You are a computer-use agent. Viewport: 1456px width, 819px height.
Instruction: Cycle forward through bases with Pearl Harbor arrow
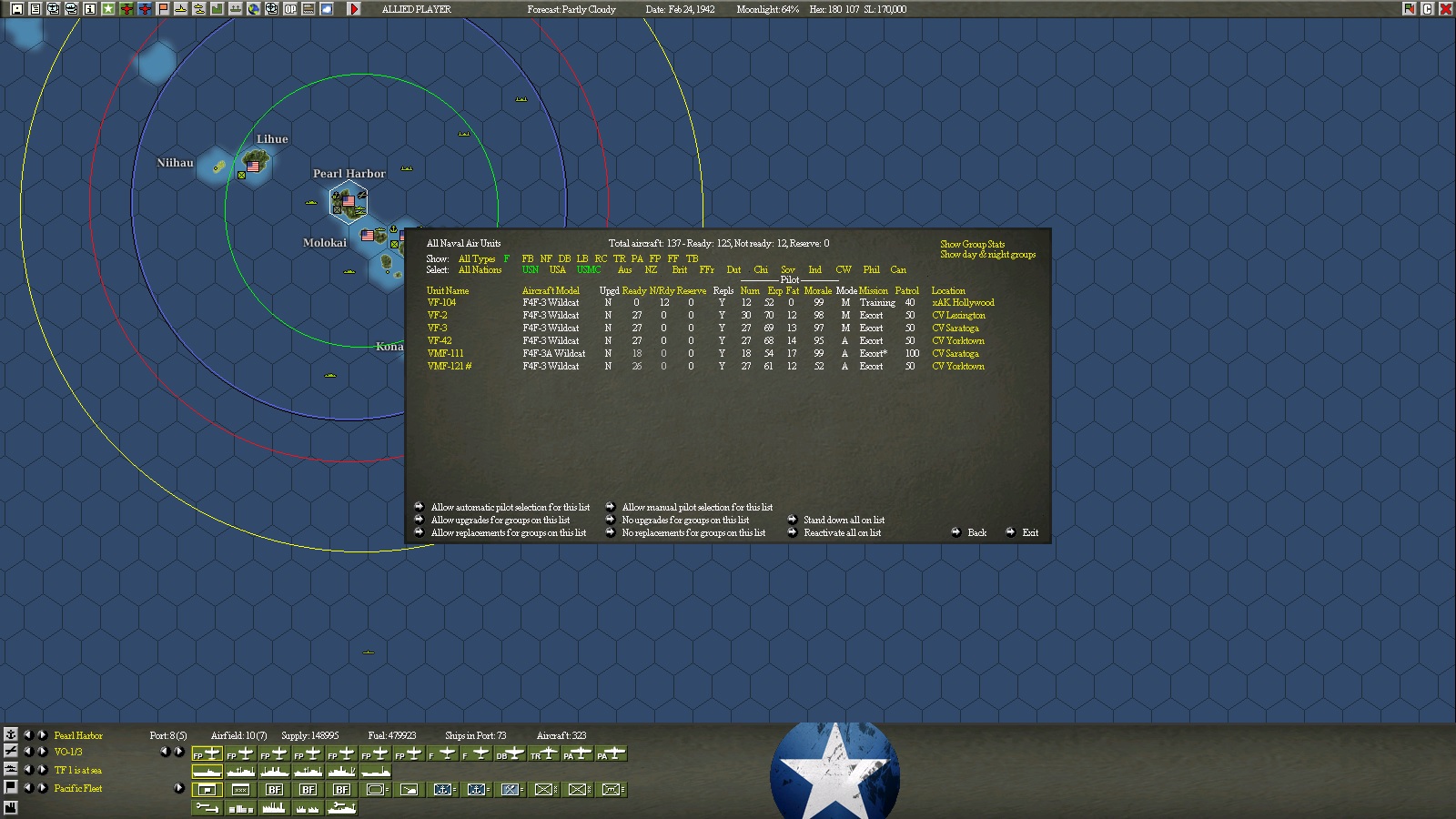point(42,735)
